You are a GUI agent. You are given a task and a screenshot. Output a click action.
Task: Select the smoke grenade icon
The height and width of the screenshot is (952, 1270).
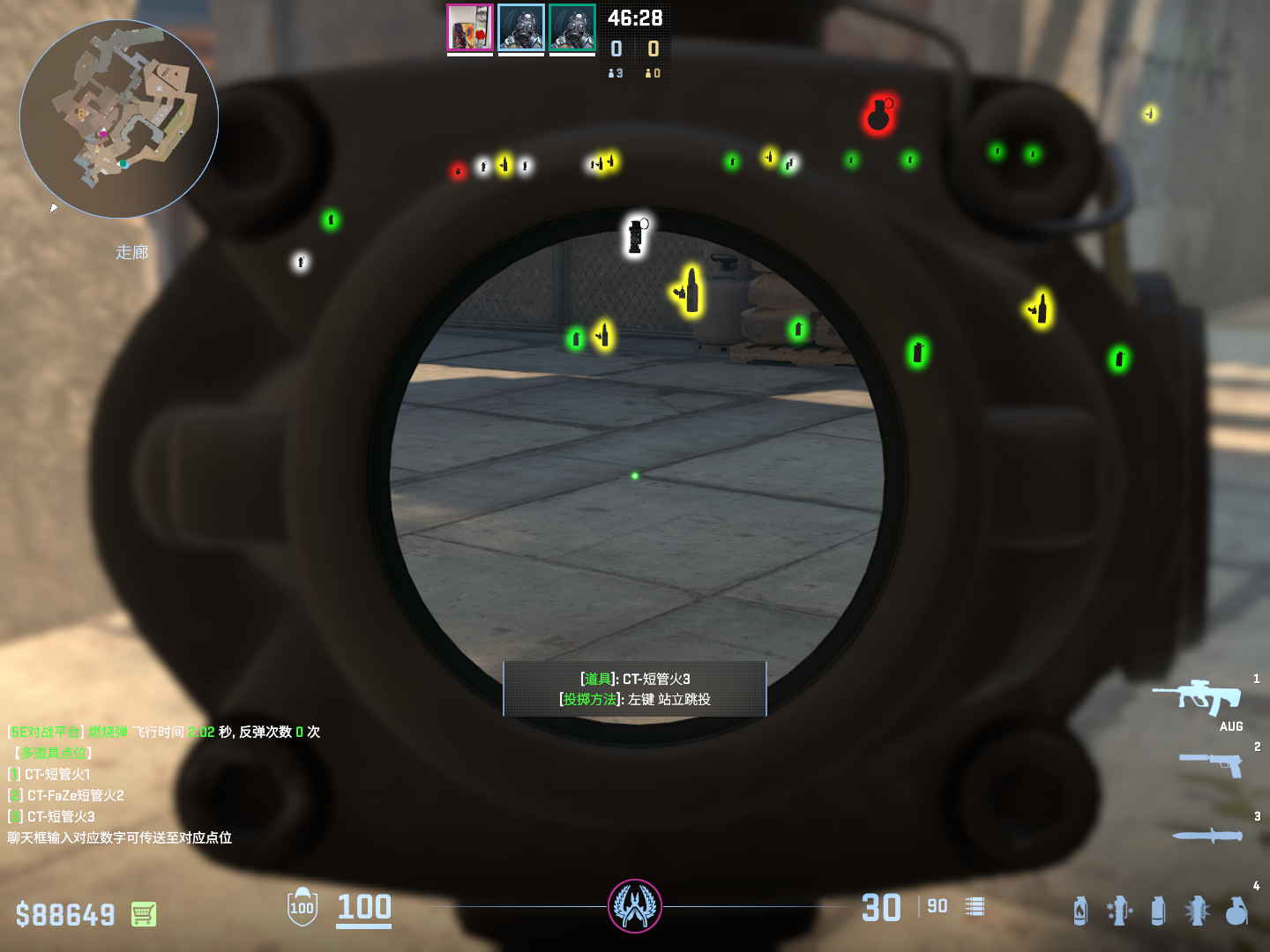pos(1158,911)
